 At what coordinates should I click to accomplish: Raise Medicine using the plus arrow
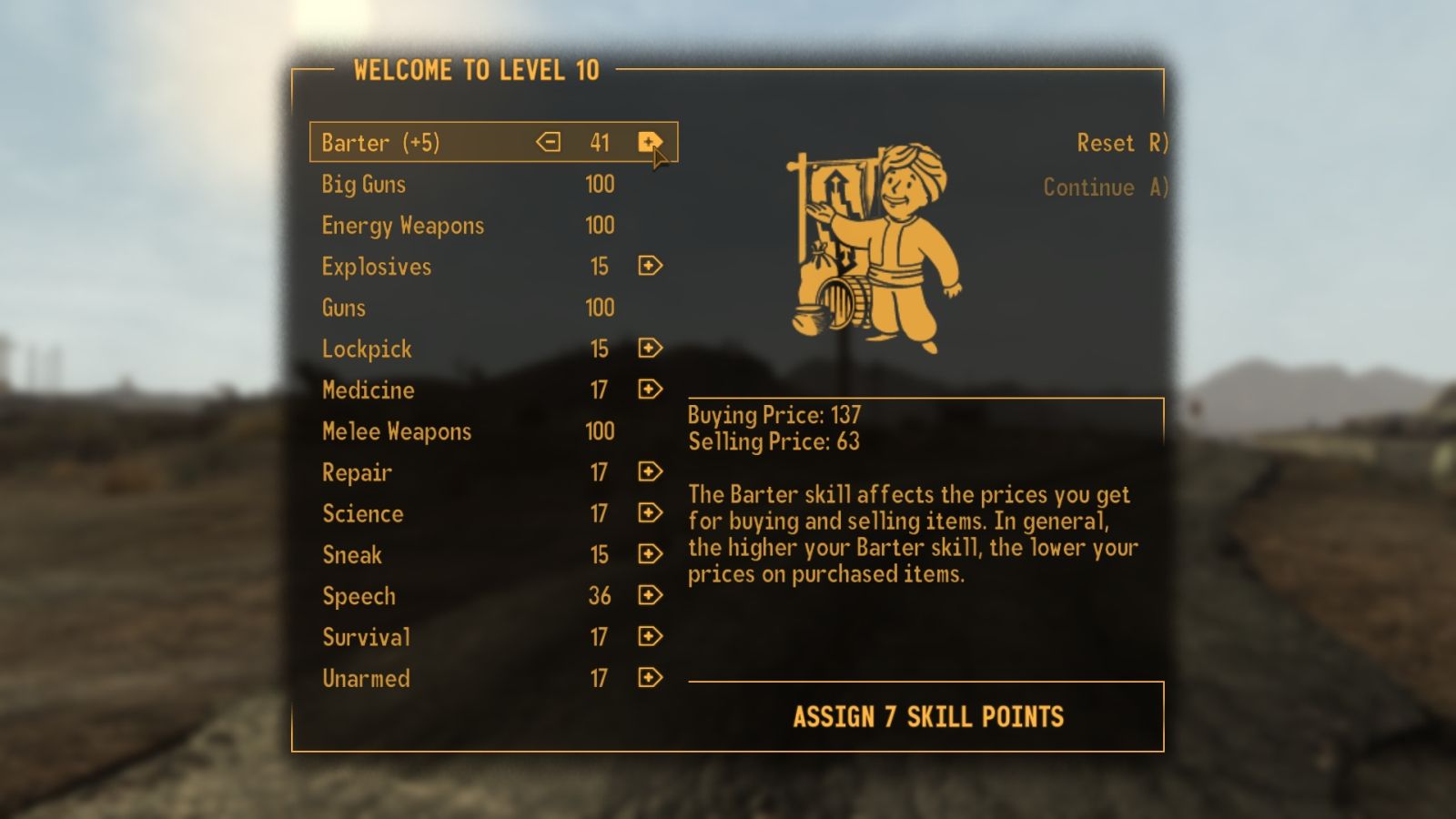pyautogui.click(x=648, y=389)
